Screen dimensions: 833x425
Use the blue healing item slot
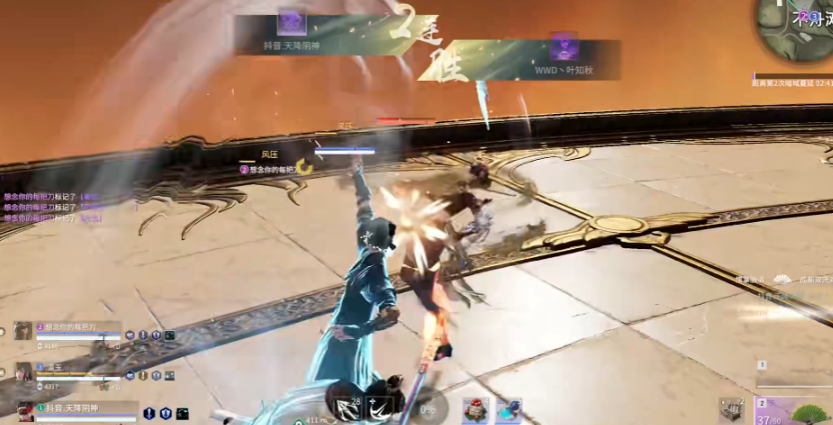pos(509,410)
